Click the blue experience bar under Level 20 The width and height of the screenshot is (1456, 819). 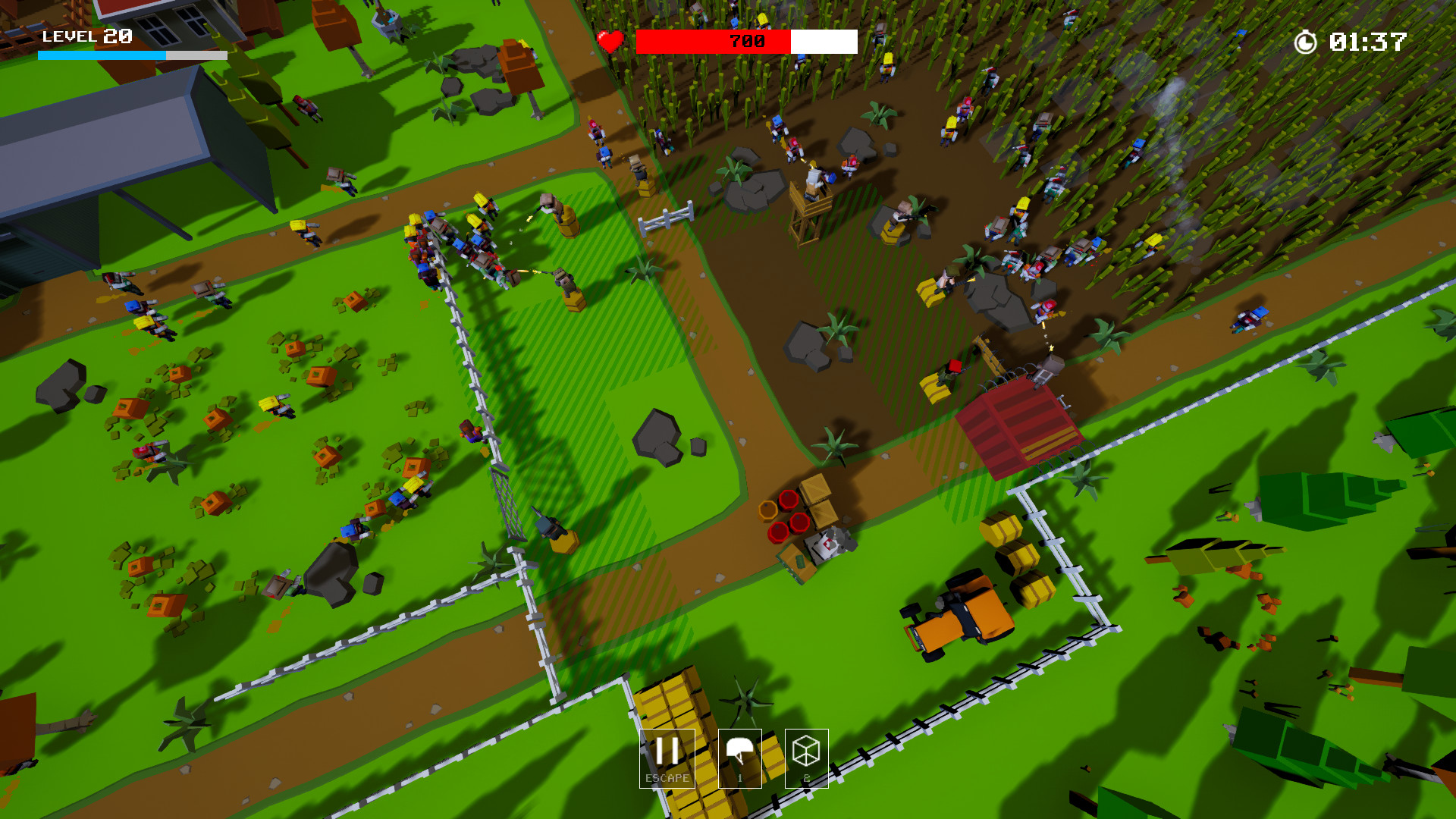tap(99, 54)
